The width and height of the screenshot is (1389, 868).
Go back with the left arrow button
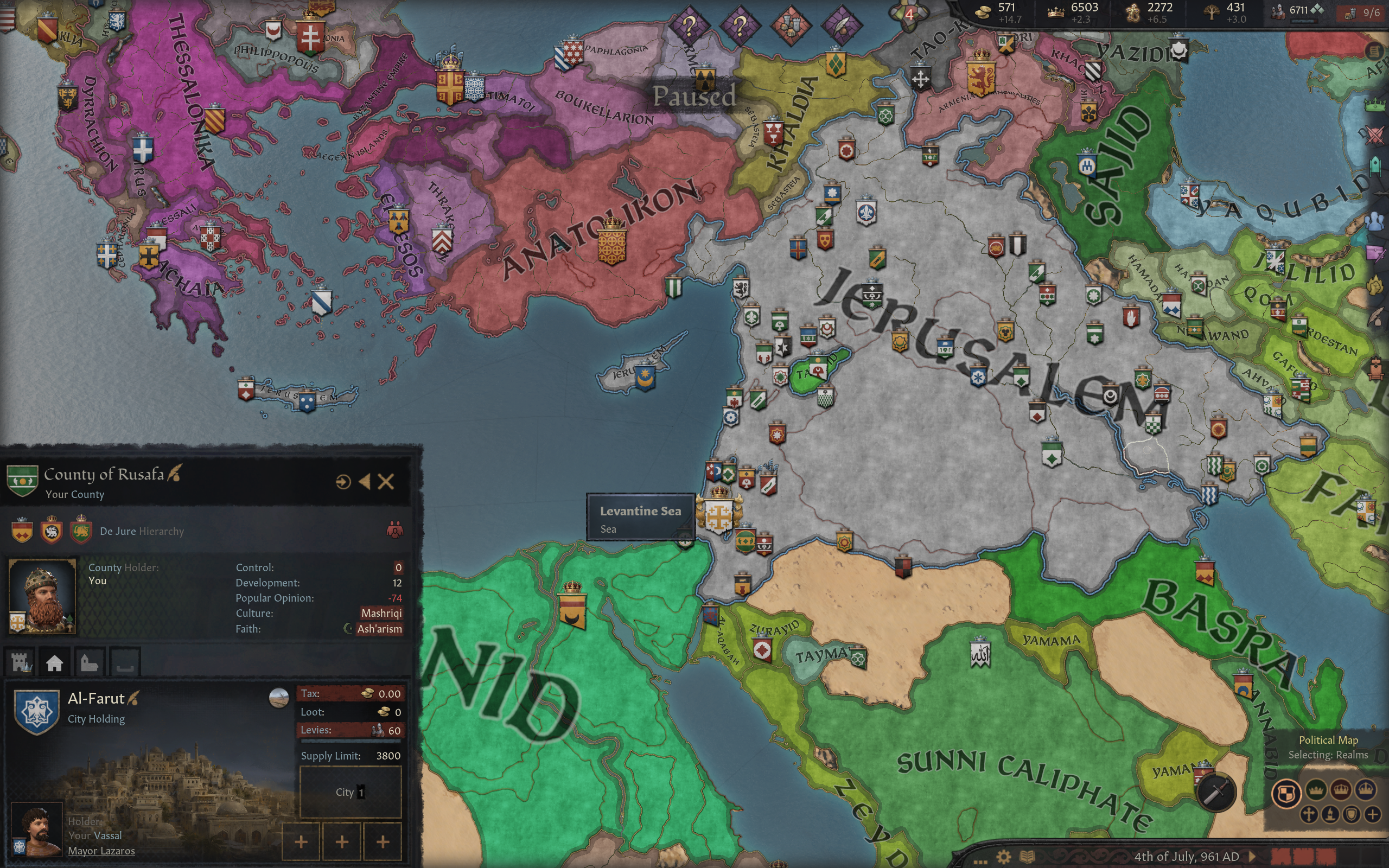(x=365, y=482)
